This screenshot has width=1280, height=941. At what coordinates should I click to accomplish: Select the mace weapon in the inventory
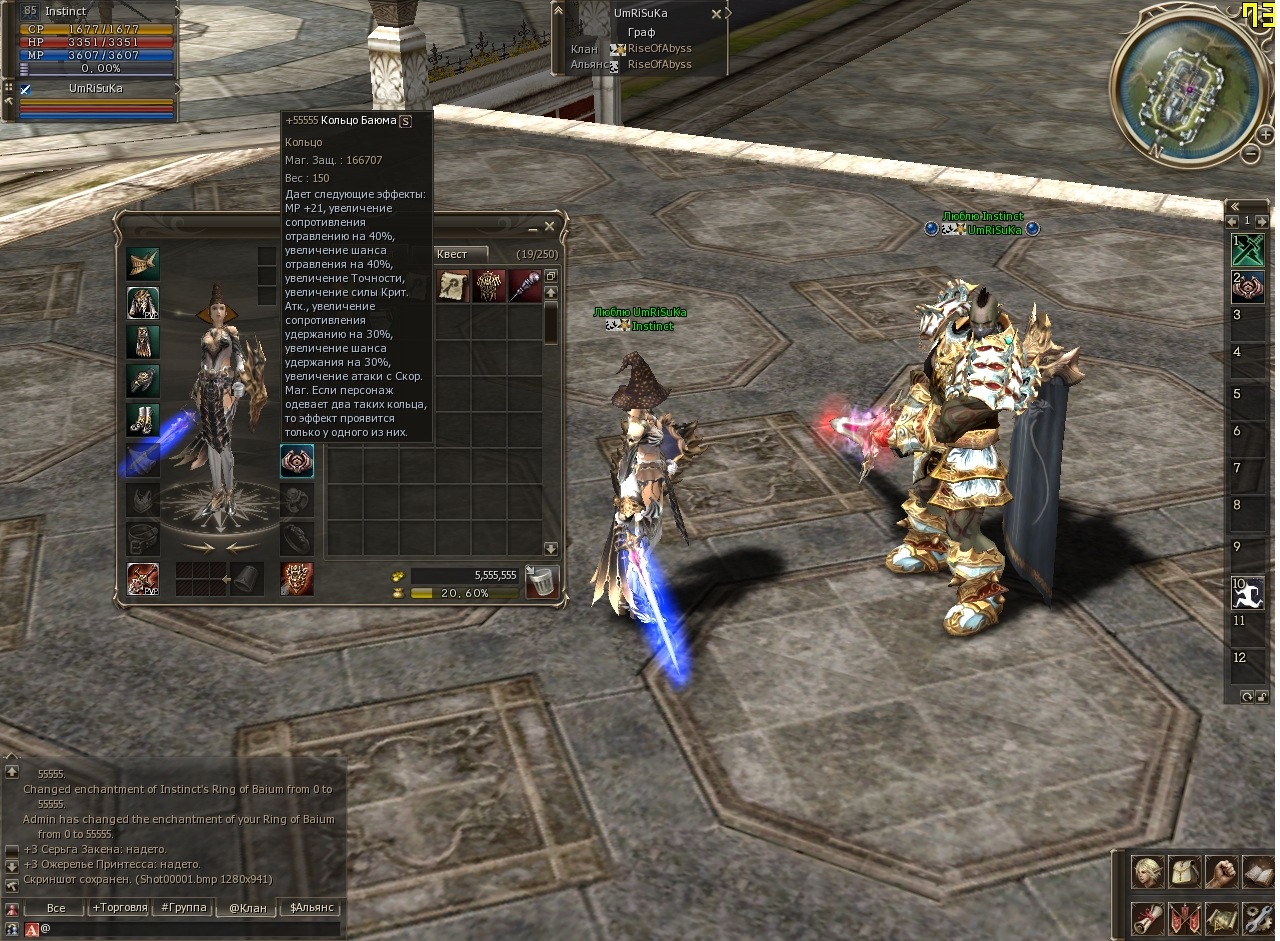[526, 286]
